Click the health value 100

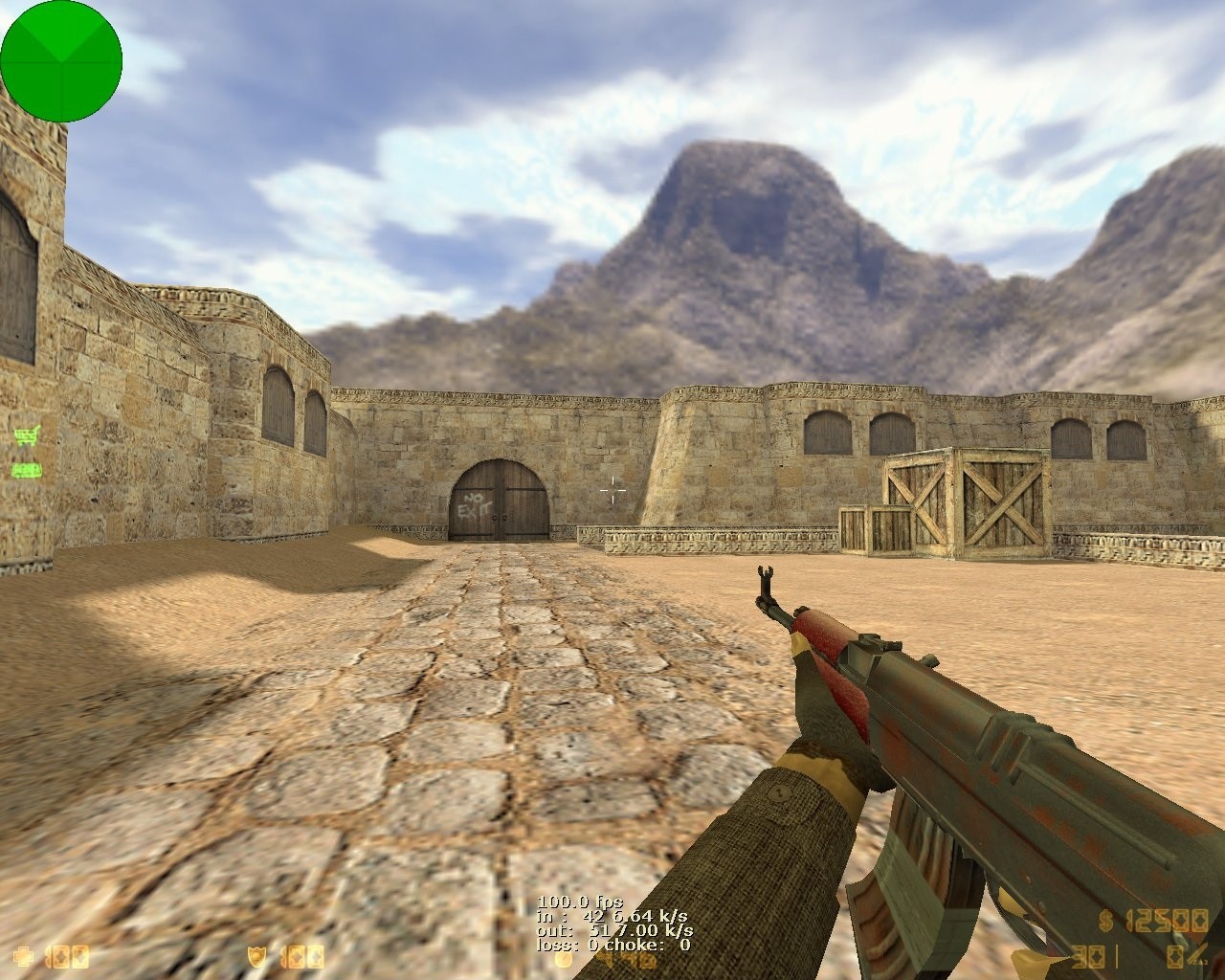[x=65, y=957]
